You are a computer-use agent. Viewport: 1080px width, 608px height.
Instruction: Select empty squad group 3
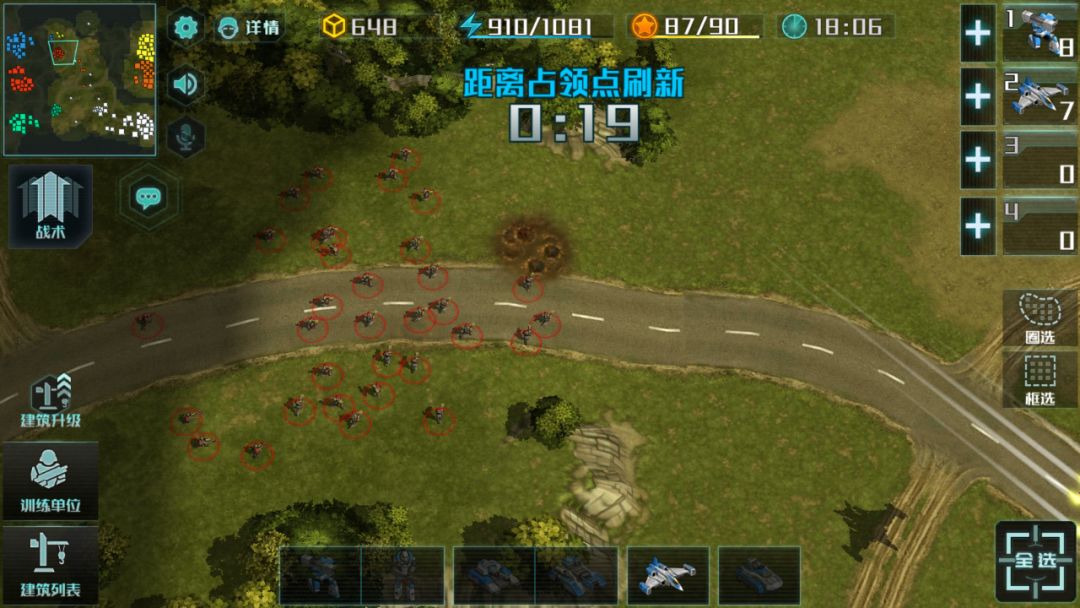[1040, 160]
